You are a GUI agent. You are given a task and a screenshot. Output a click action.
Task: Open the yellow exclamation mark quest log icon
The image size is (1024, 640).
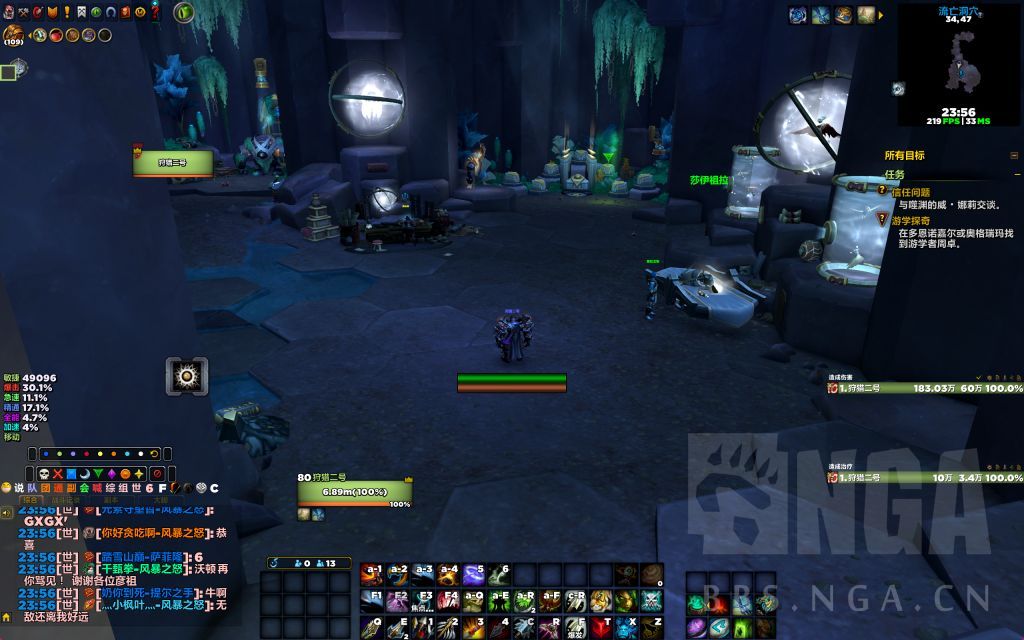(66, 12)
